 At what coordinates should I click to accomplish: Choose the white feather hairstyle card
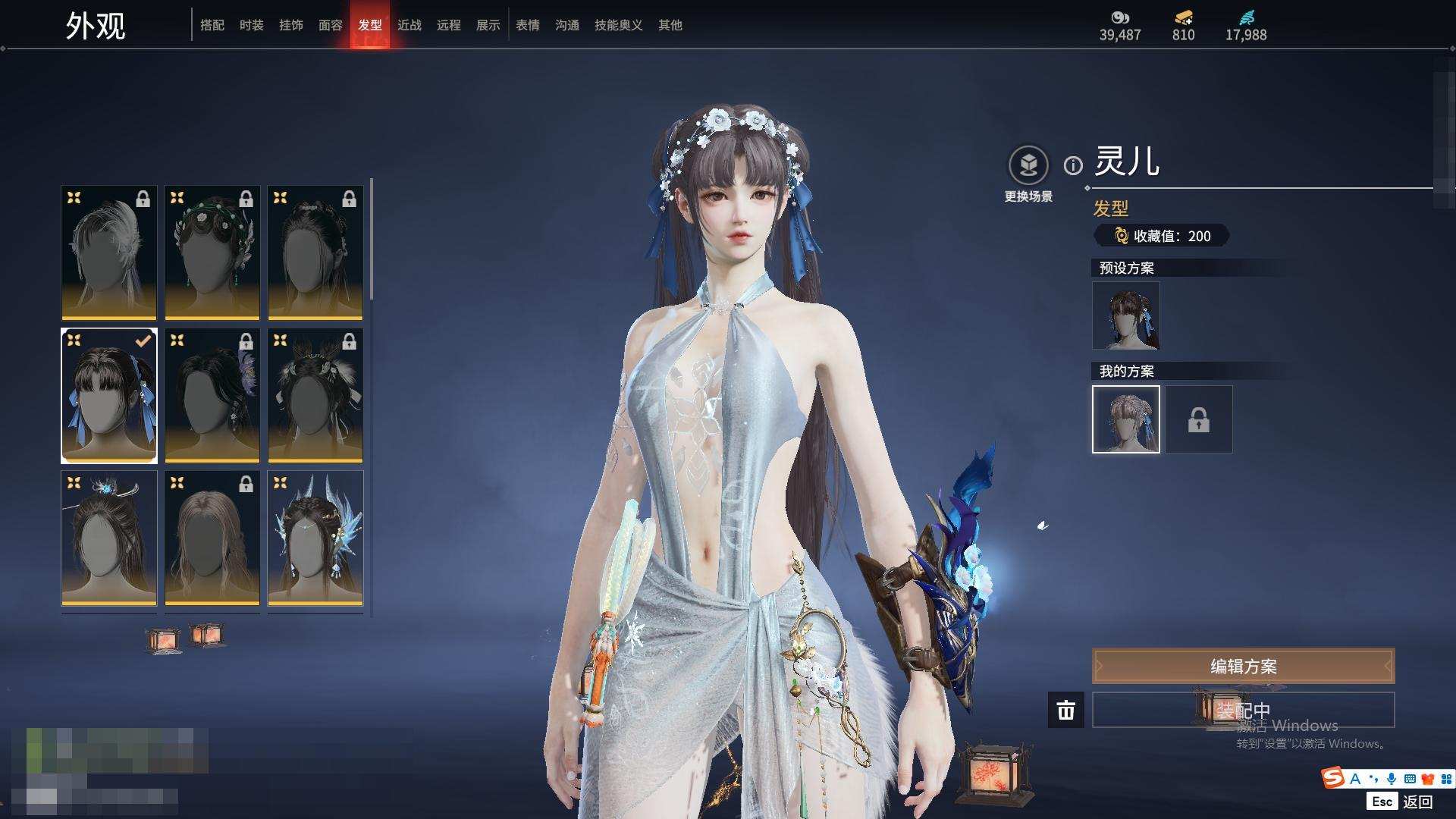[x=109, y=253]
